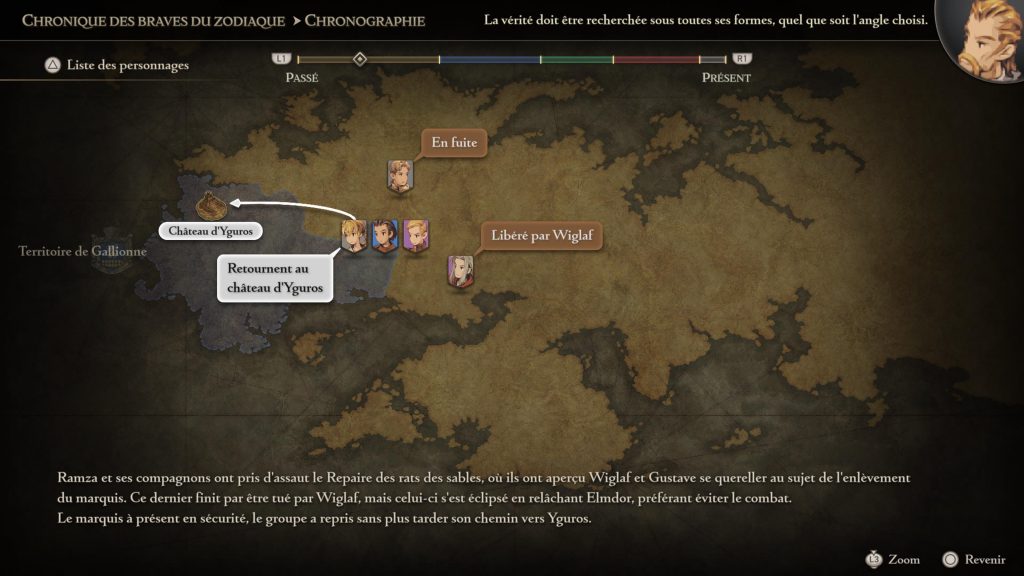Select the diamond marker on the timeline
The image size is (1024, 576).
click(360, 59)
